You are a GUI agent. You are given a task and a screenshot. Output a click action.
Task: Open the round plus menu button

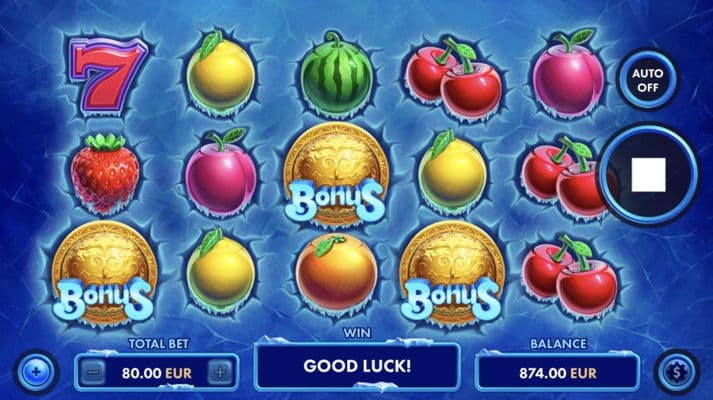tap(36, 371)
